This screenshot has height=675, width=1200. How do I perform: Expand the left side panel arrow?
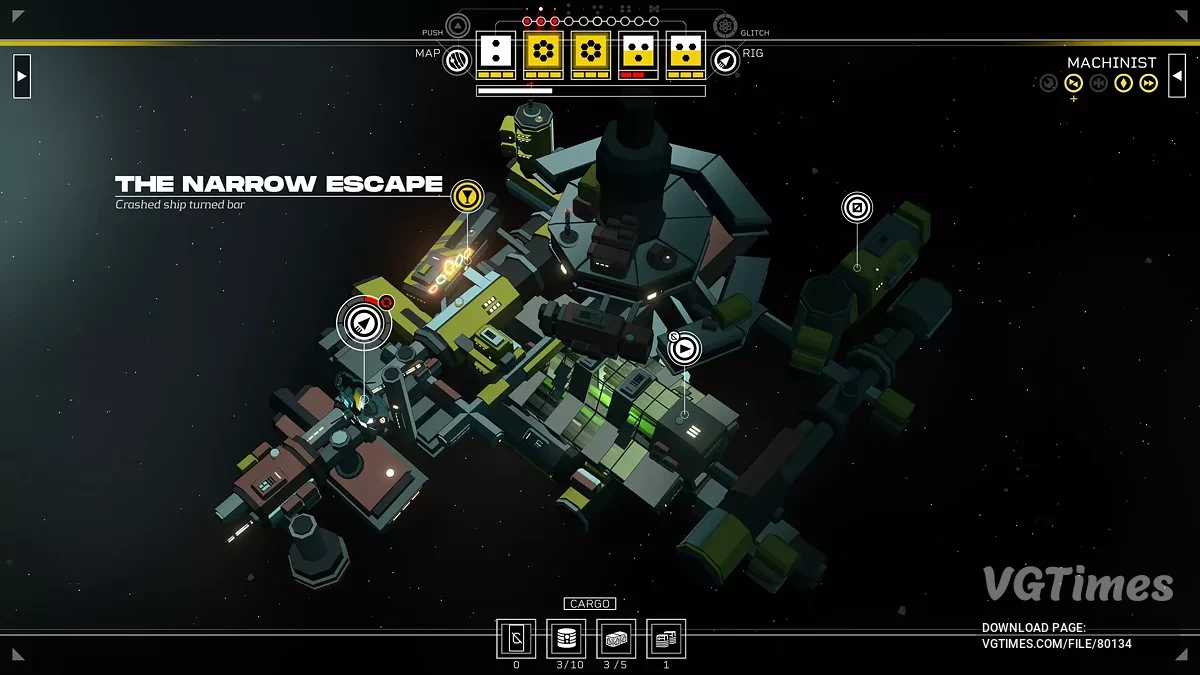[x=22, y=76]
